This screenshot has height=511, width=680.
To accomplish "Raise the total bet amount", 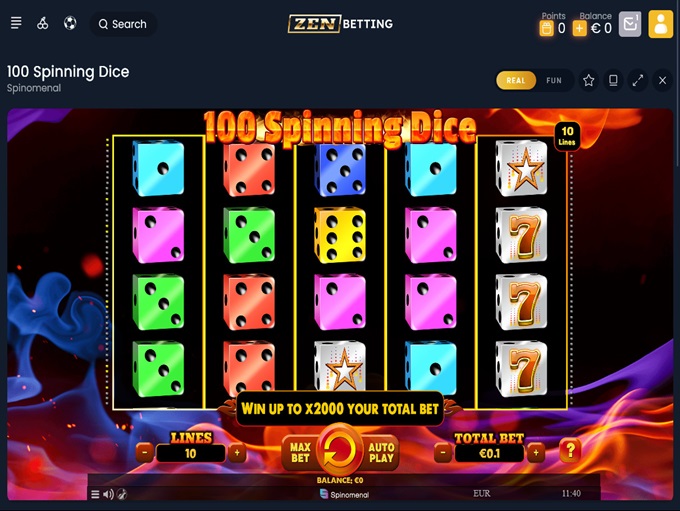I will click(536, 453).
